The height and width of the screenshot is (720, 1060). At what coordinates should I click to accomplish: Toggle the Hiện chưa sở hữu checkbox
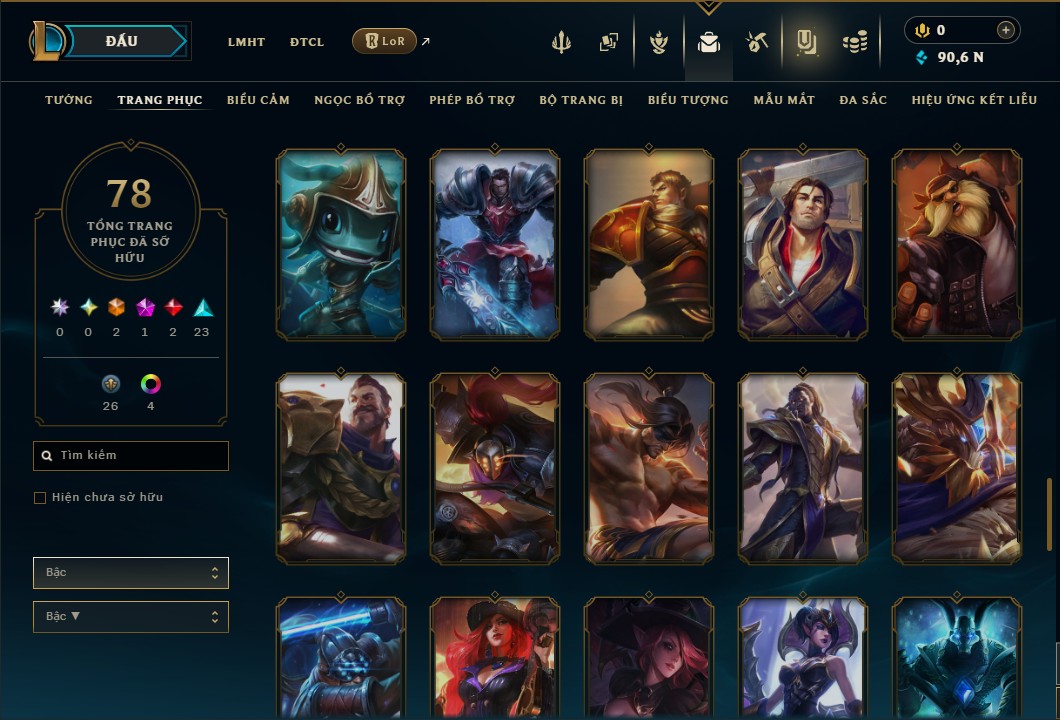click(40, 498)
